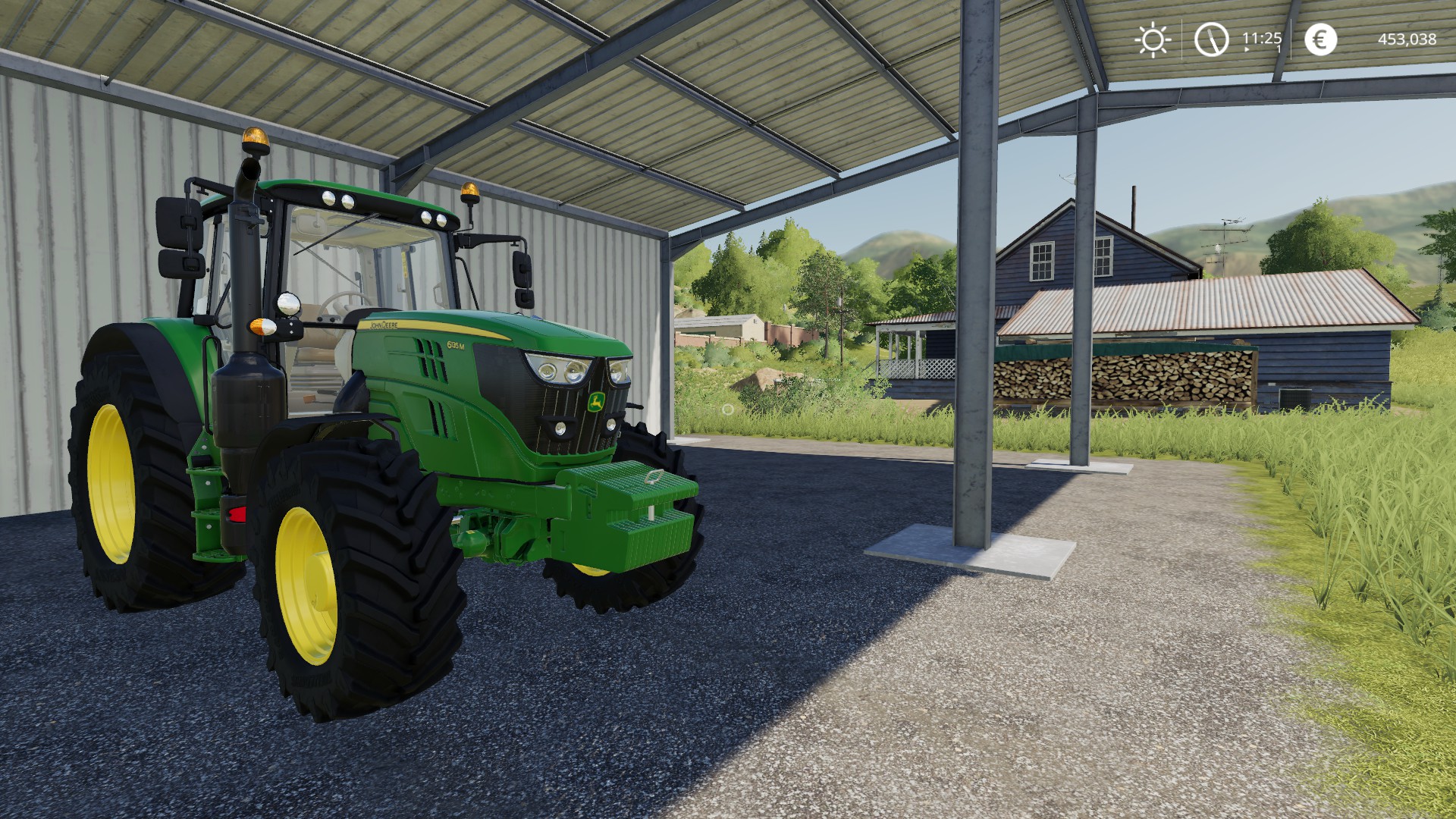
Task: Click the euro money icon
Action: [1320, 39]
